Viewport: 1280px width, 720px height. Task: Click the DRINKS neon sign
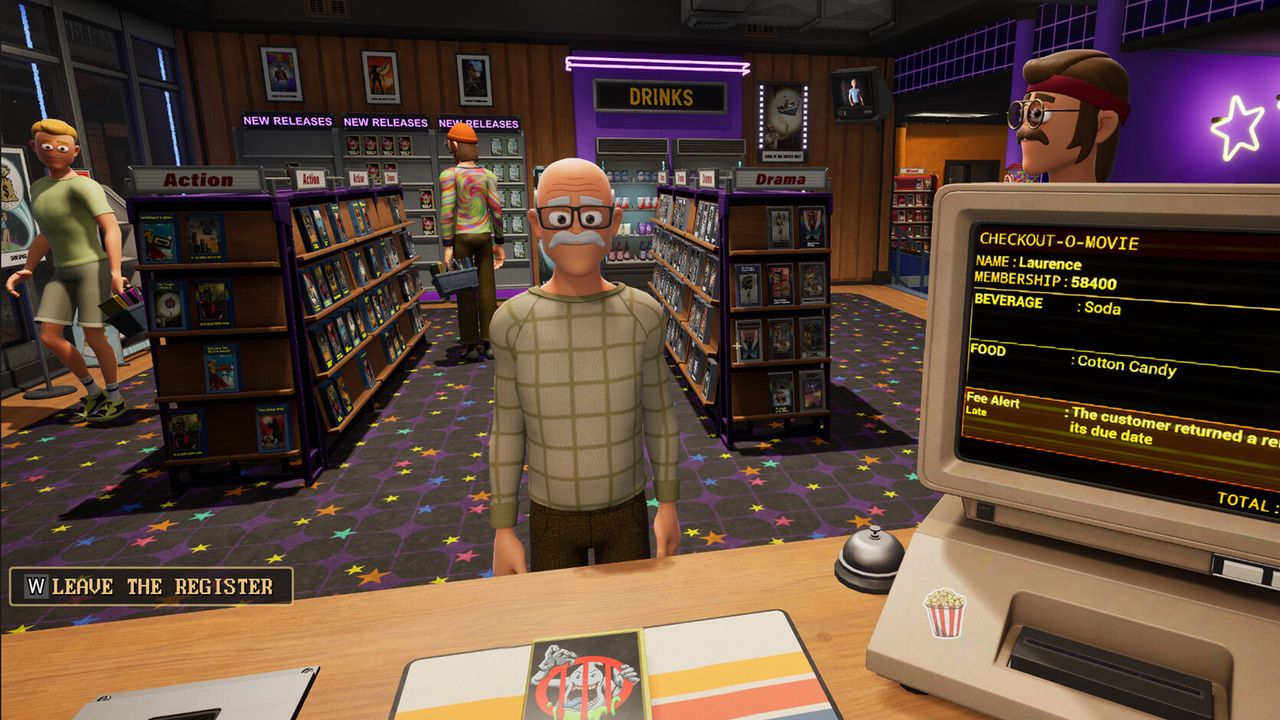pos(660,97)
